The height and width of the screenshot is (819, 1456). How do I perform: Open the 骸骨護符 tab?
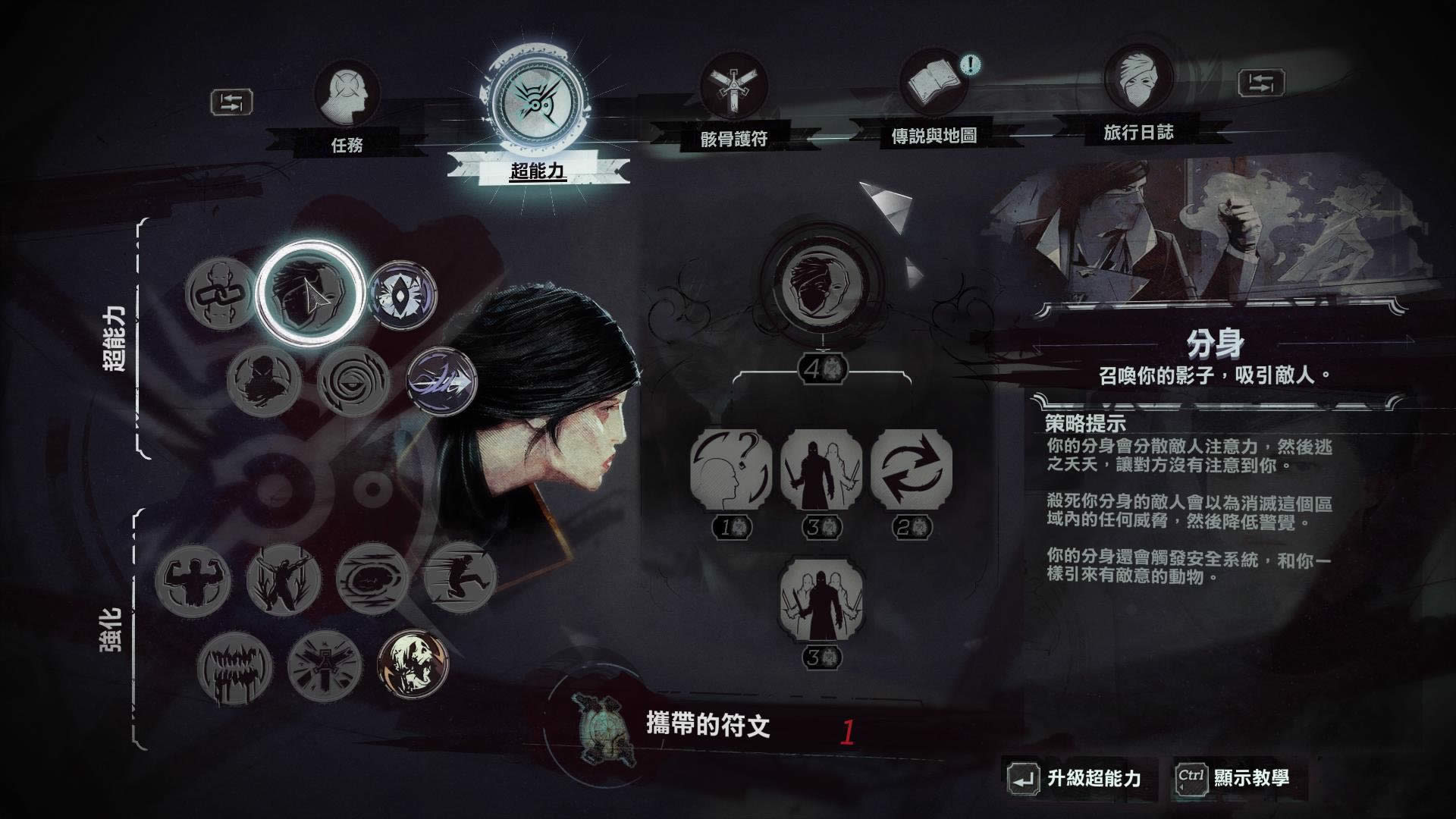coord(733,90)
